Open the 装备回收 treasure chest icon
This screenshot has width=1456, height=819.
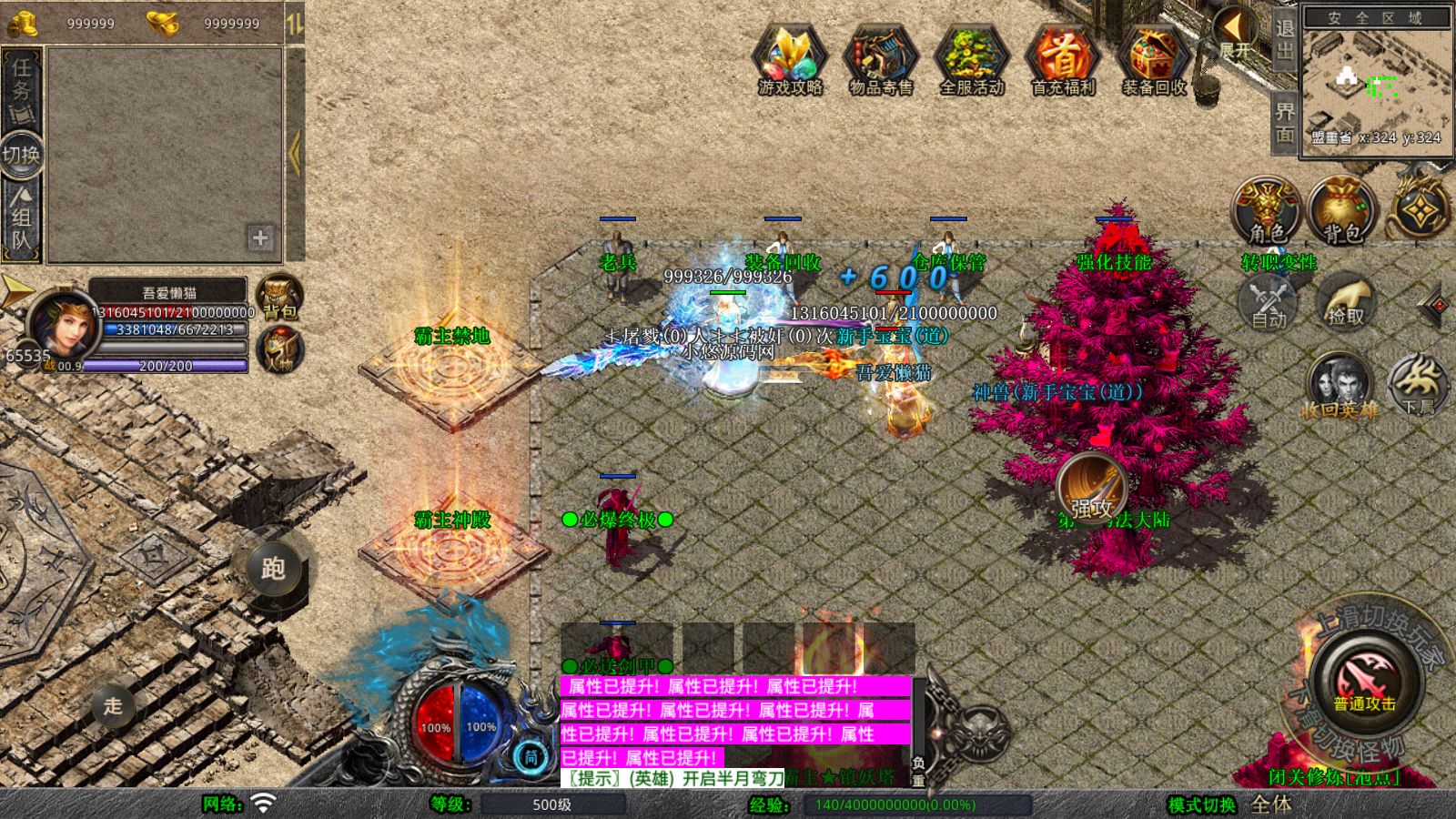pos(1154,59)
